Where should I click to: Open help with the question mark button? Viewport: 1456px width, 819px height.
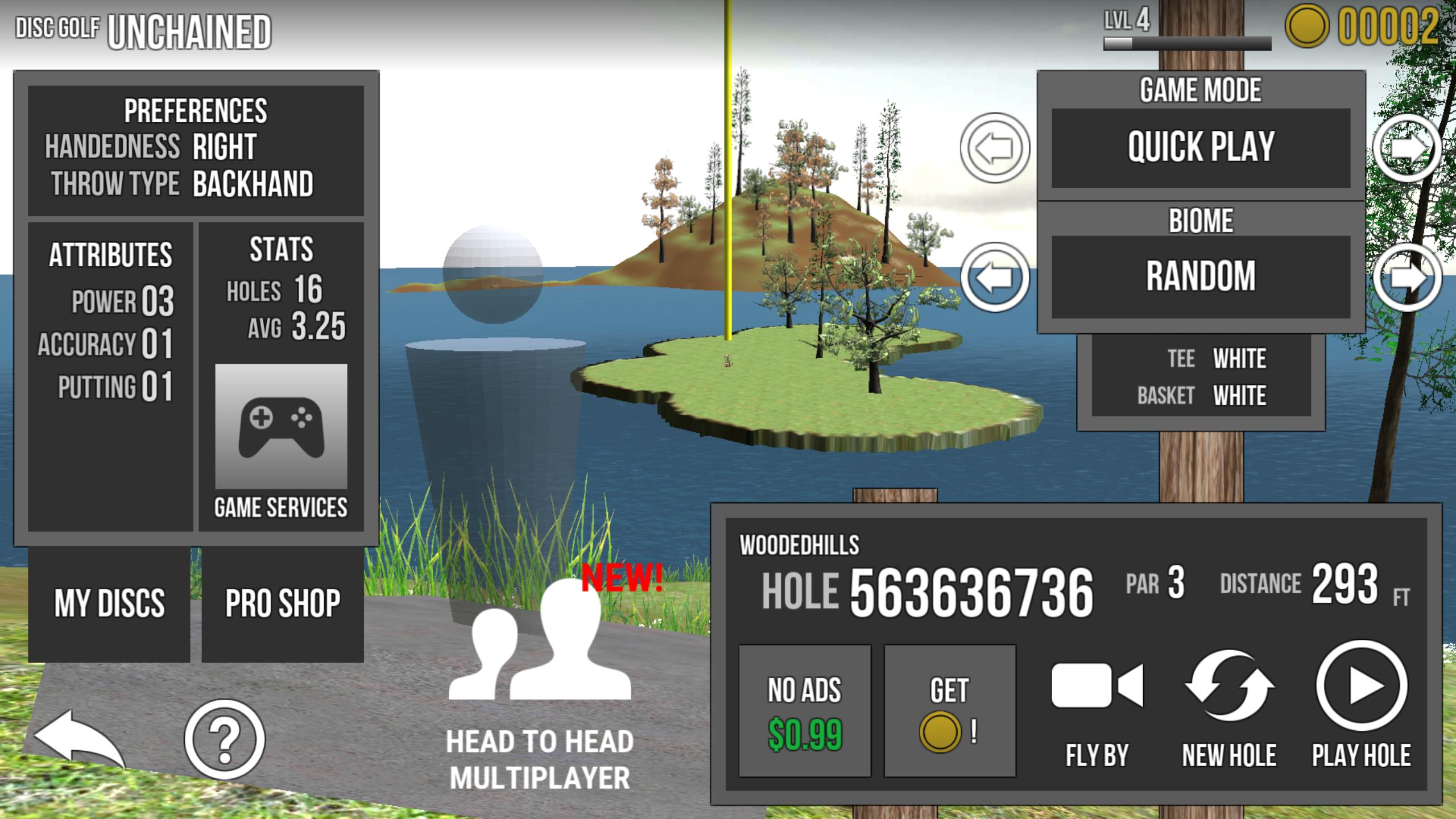(x=225, y=739)
